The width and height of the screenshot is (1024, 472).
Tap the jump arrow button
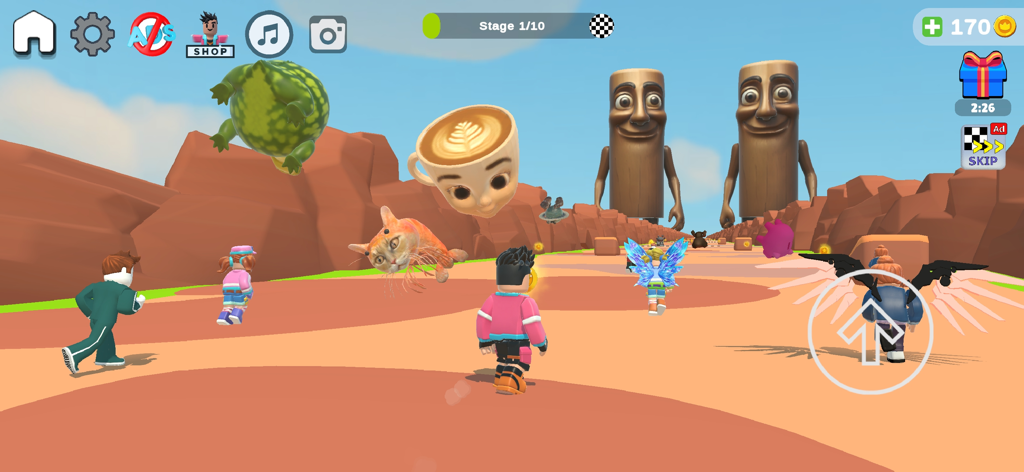point(870,331)
